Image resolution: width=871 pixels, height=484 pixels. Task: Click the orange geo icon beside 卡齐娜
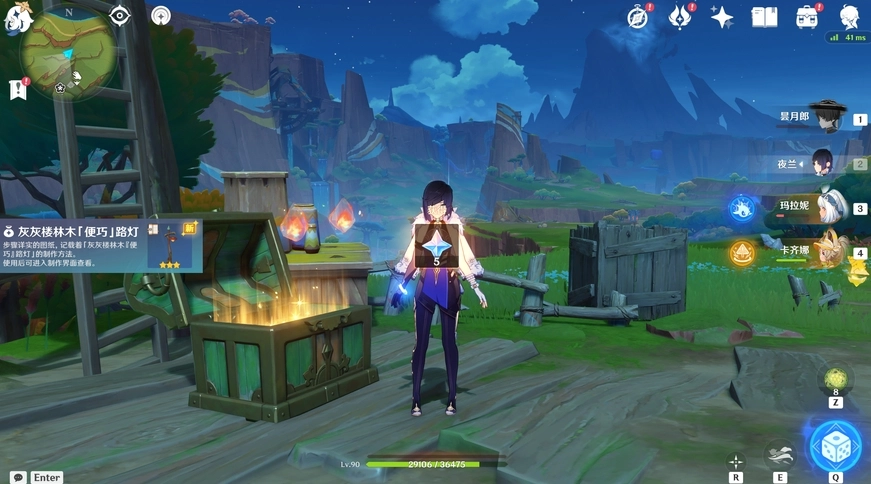741,252
